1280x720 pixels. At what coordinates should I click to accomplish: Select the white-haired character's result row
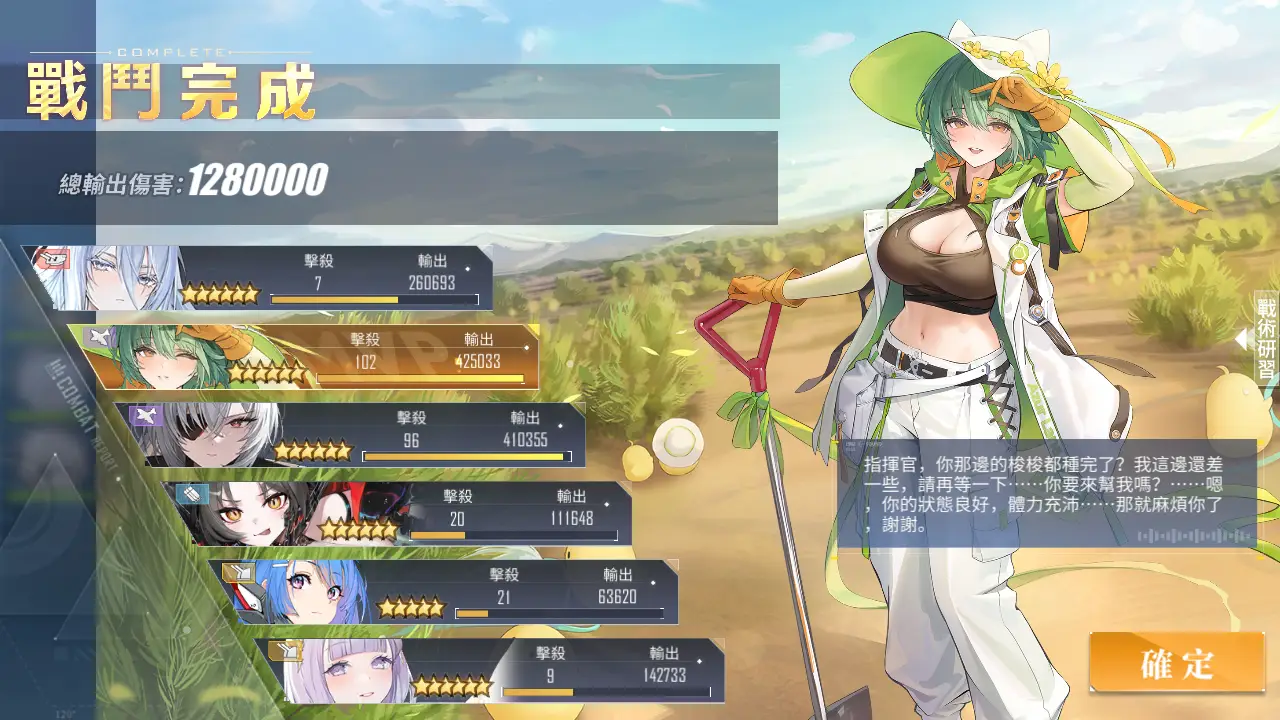(260, 278)
